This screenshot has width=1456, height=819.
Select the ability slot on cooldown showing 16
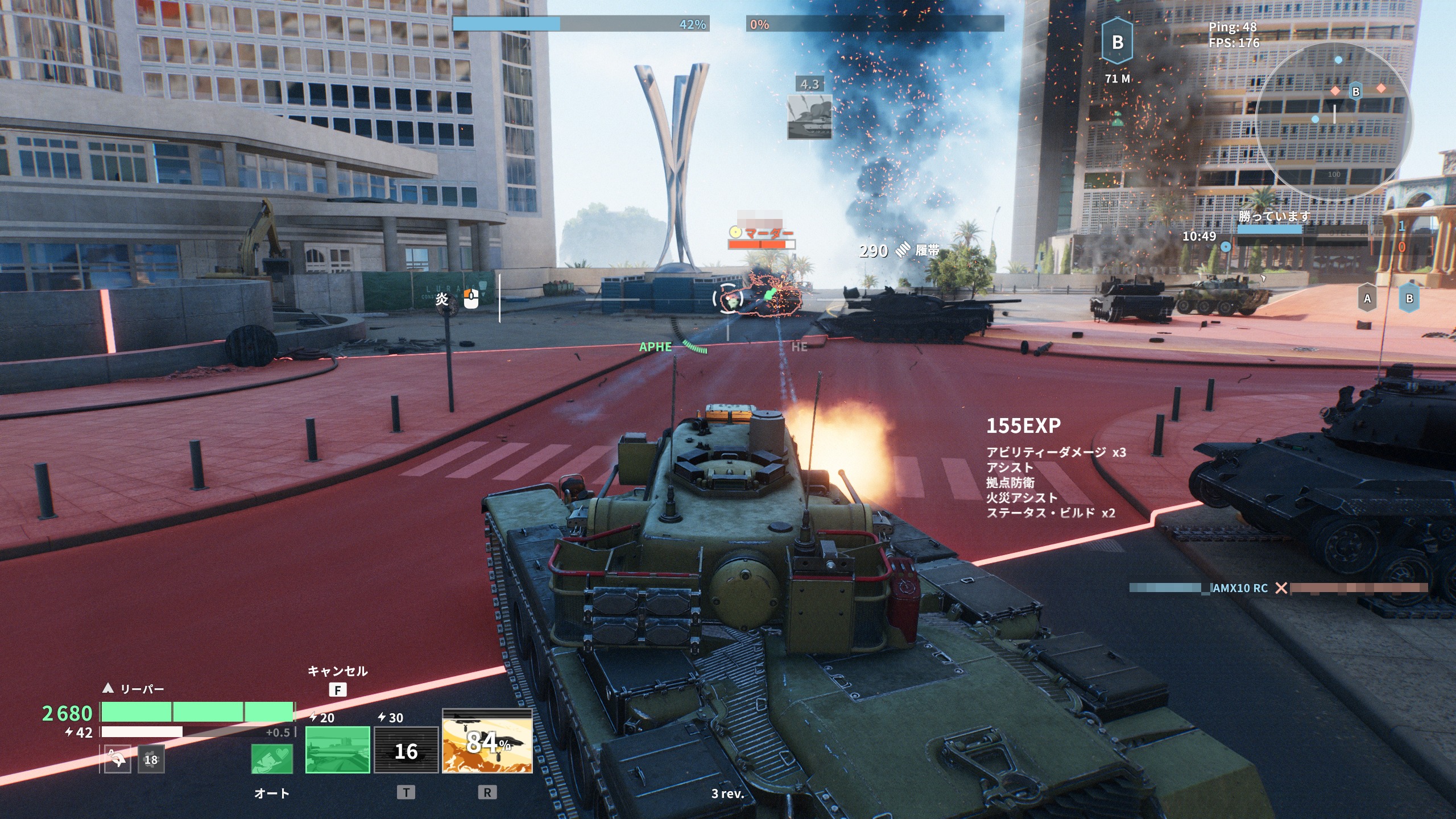click(406, 749)
